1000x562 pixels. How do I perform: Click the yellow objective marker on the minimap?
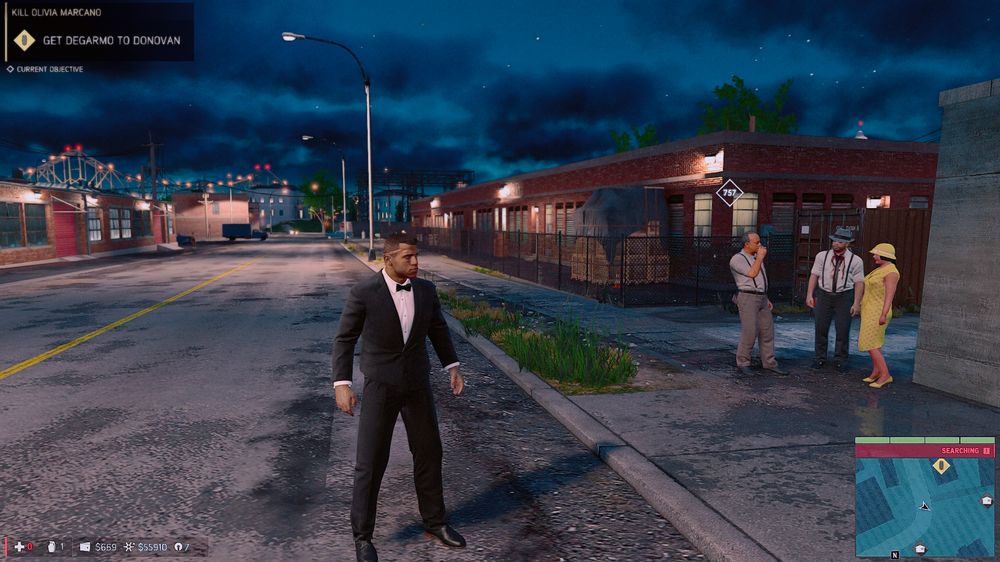940,466
